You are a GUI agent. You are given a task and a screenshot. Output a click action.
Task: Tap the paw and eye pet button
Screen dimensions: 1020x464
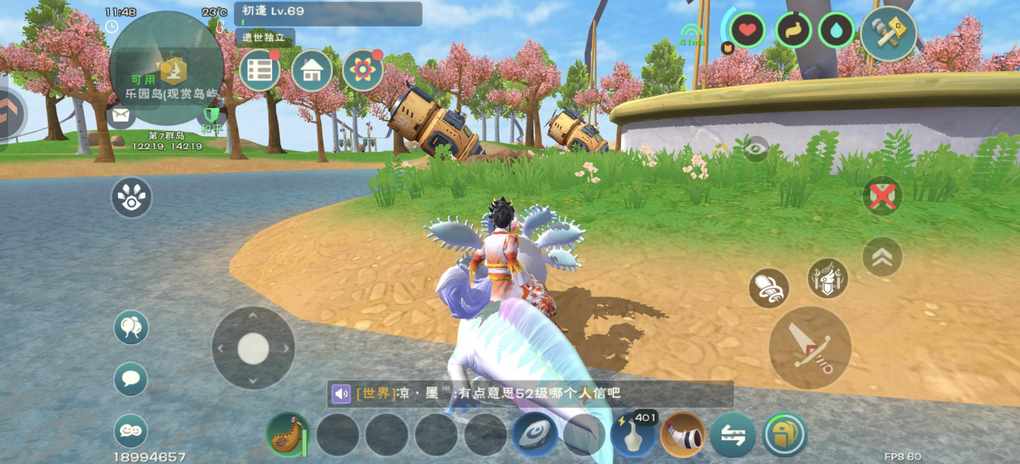(131, 197)
